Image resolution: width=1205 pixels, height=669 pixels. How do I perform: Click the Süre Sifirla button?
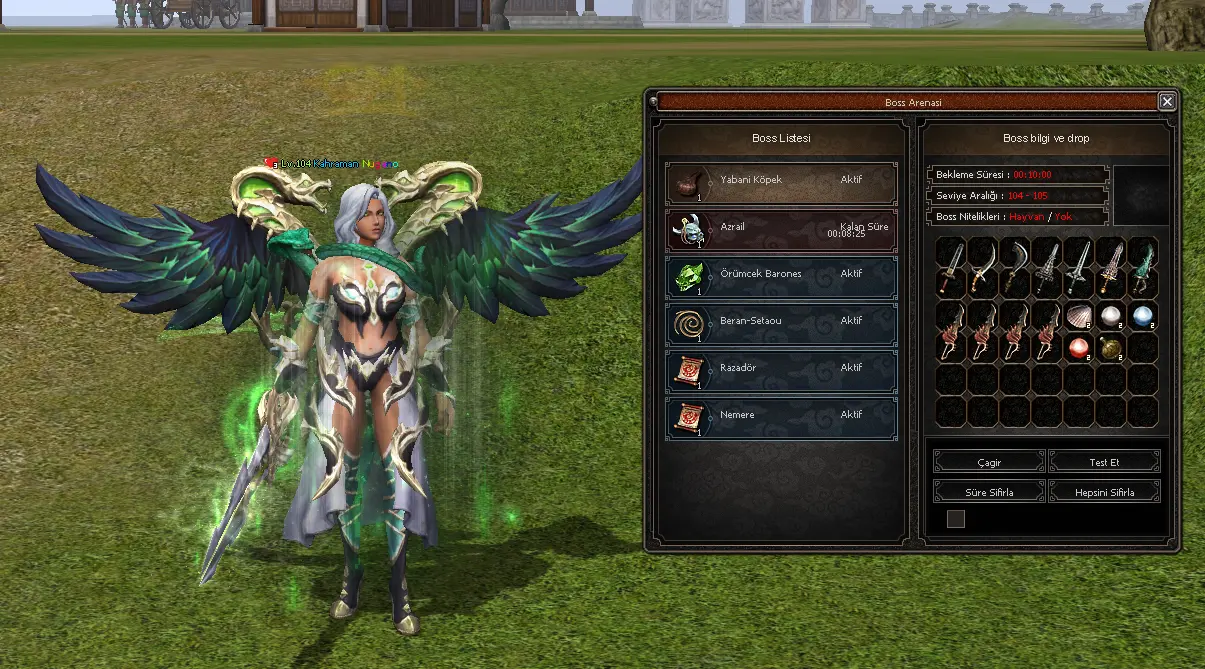(989, 493)
